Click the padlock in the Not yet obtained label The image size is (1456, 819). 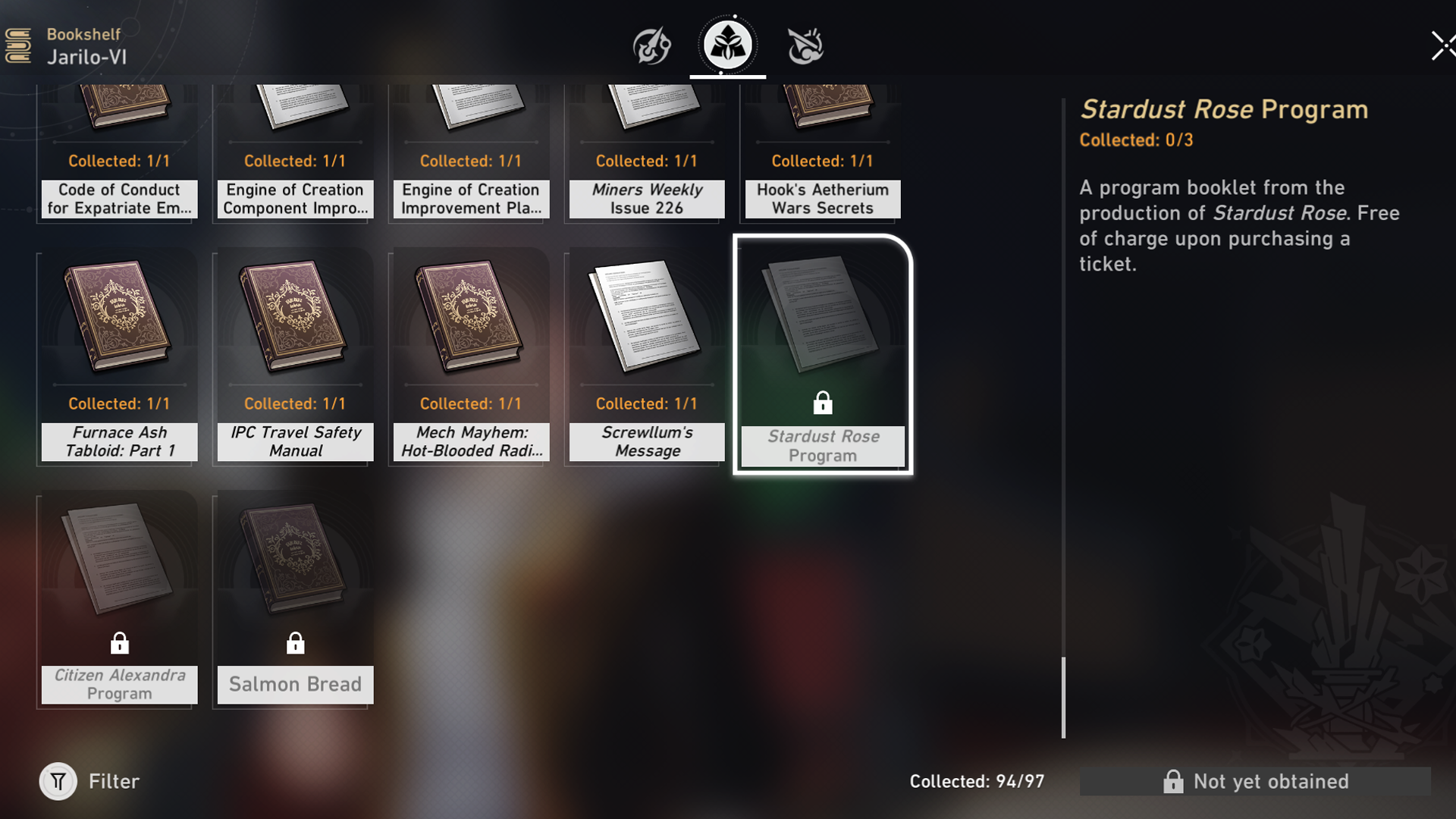[1174, 781]
